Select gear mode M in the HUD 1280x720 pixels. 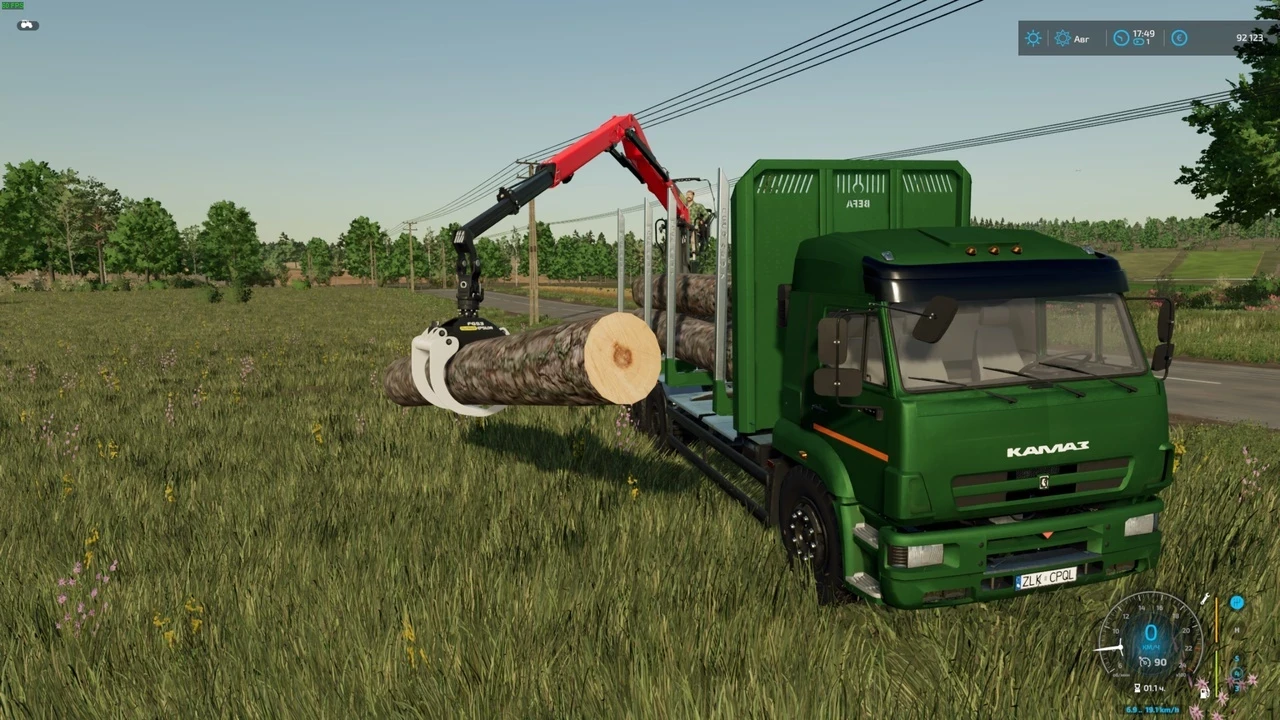click(1236, 630)
